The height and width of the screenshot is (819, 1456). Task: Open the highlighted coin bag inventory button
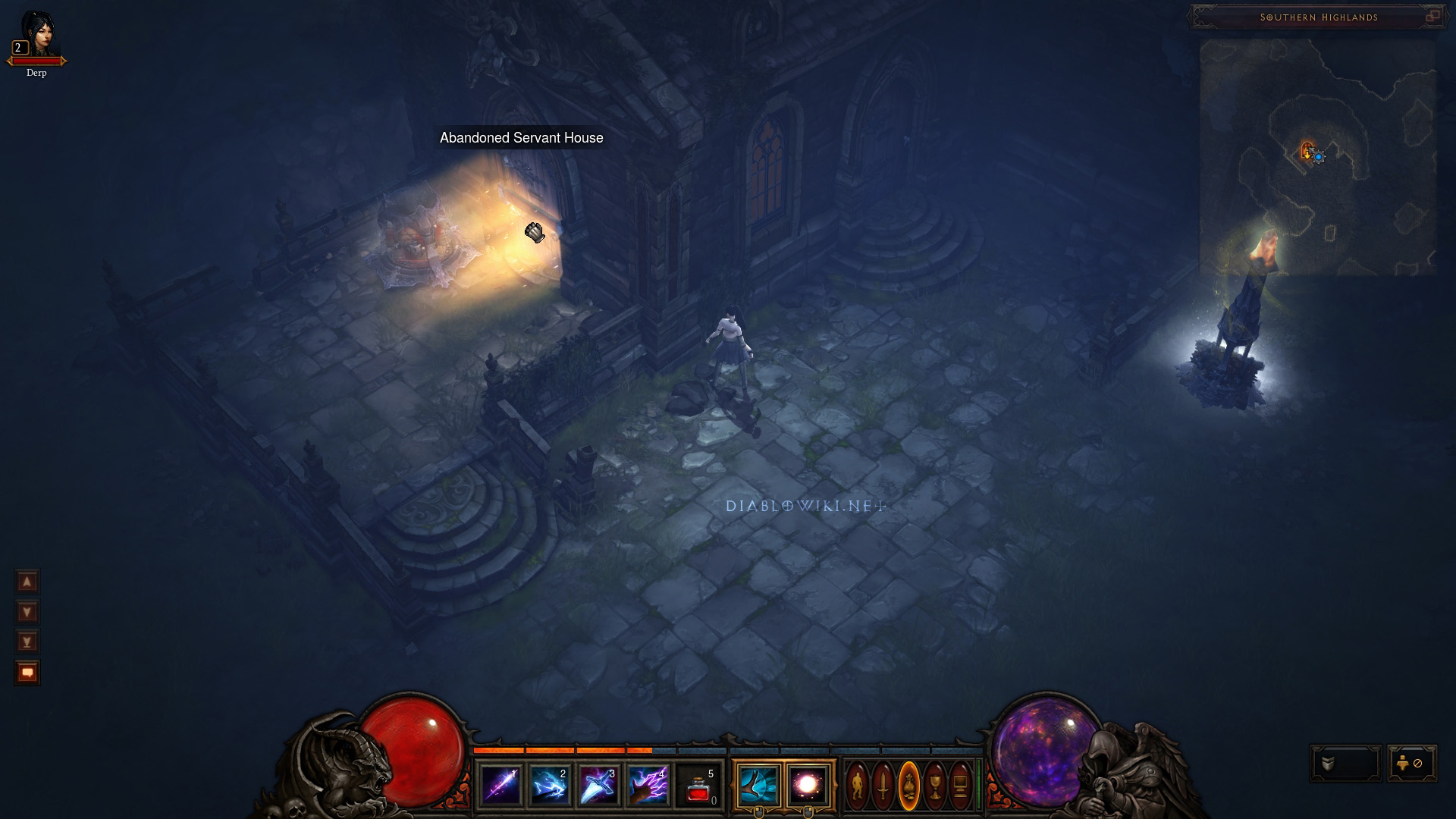[x=909, y=786]
